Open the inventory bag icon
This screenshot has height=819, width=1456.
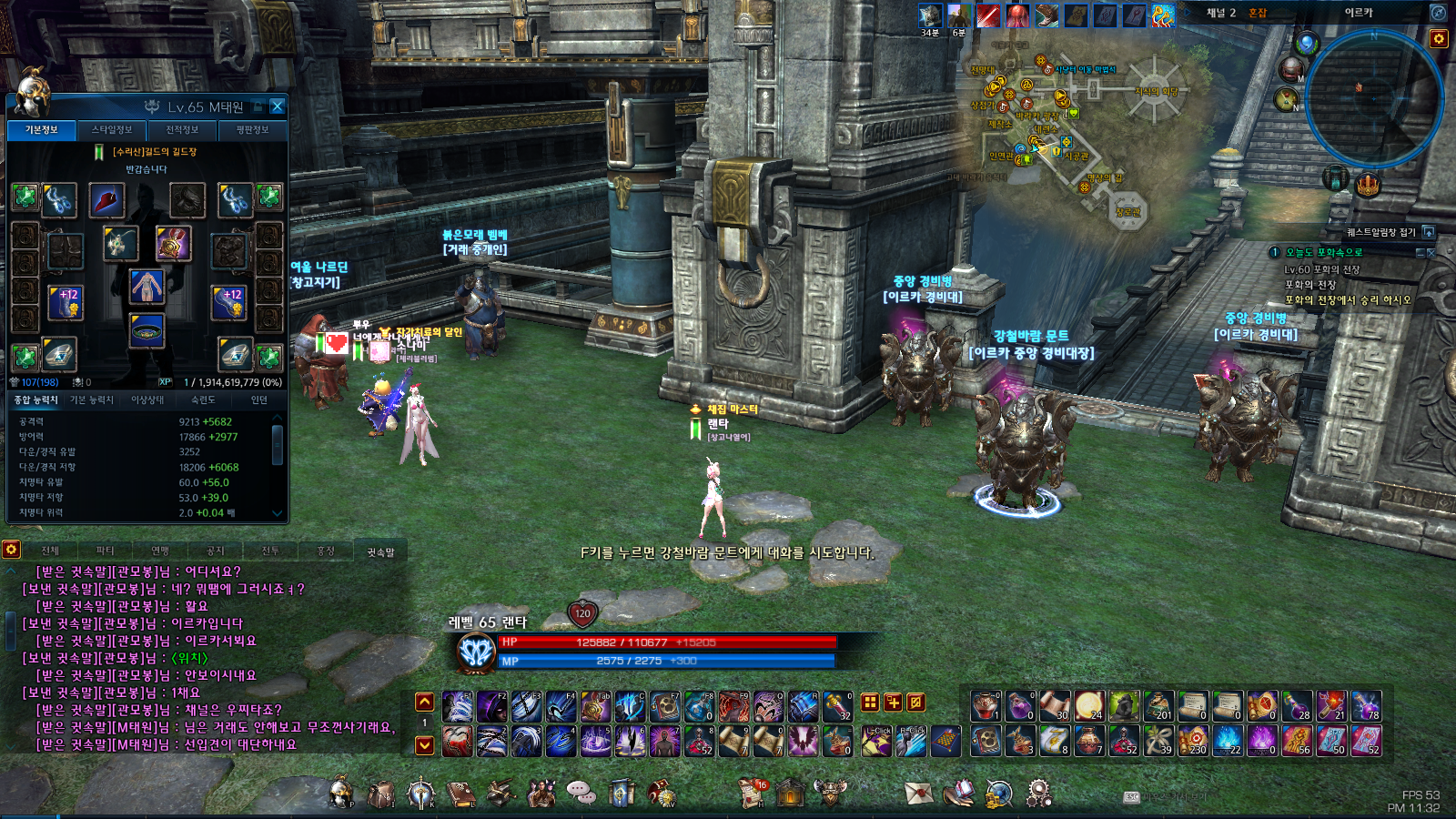[x=380, y=794]
